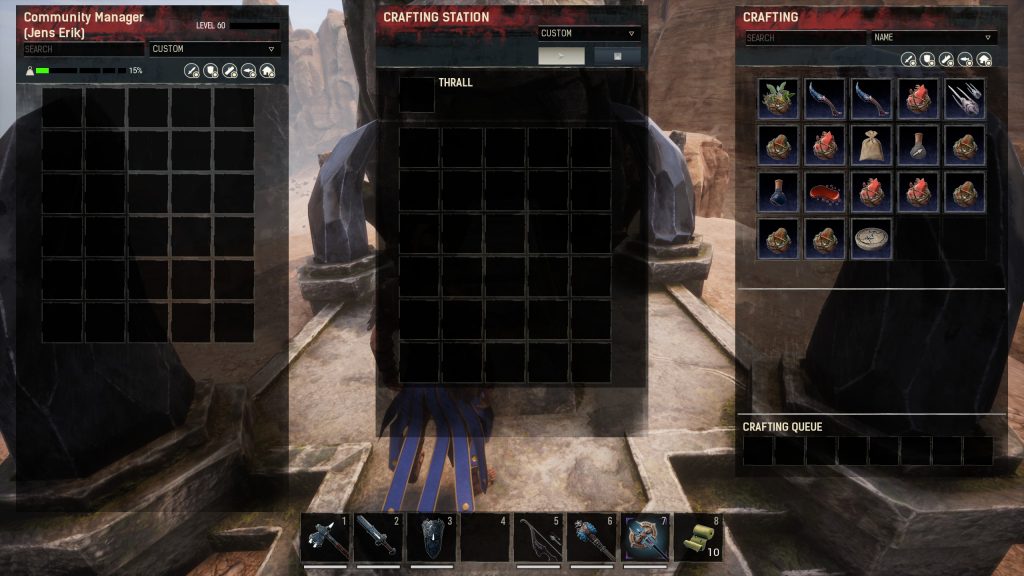Choose the round stone disc recipe
Viewport: 1024px width, 576px height.
click(x=871, y=238)
